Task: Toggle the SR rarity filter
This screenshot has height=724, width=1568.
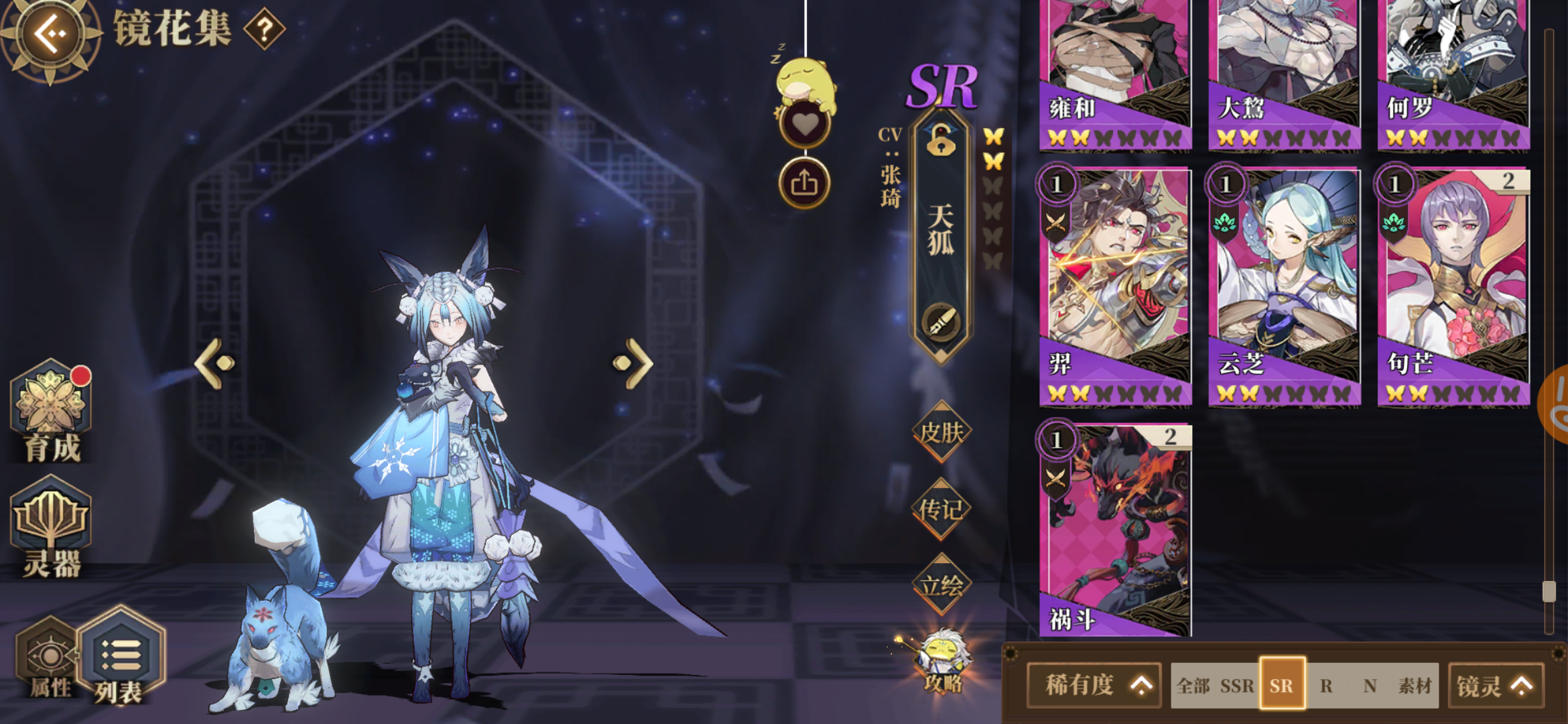Action: tap(1283, 685)
